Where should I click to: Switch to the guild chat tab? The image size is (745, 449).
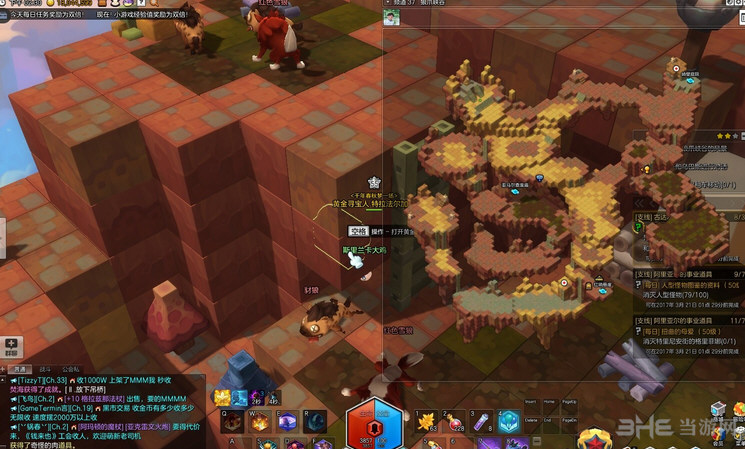point(70,368)
